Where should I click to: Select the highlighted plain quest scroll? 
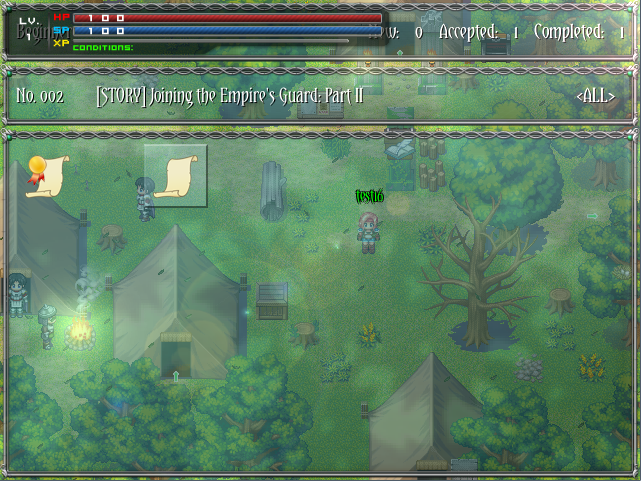(176, 176)
